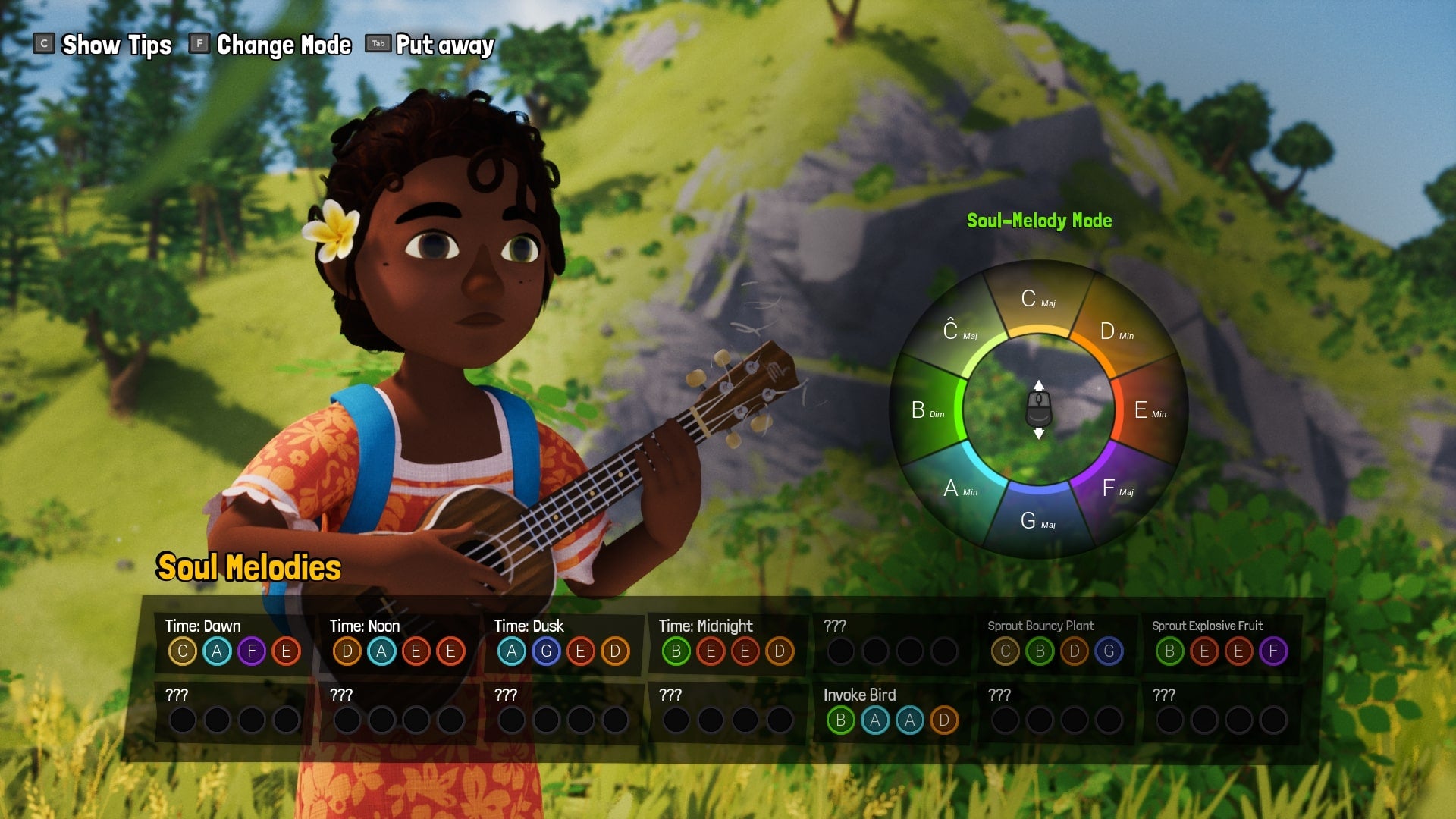The image size is (1456, 819).
Task: Select the D Min chord wedge
Action: (1115, 331)
